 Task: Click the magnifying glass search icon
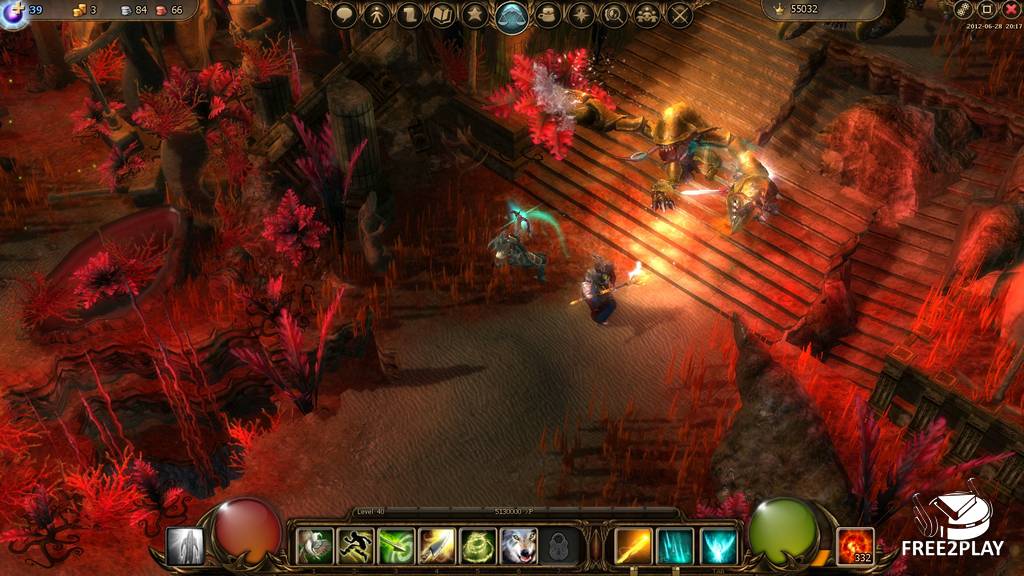tap(613, 15)
